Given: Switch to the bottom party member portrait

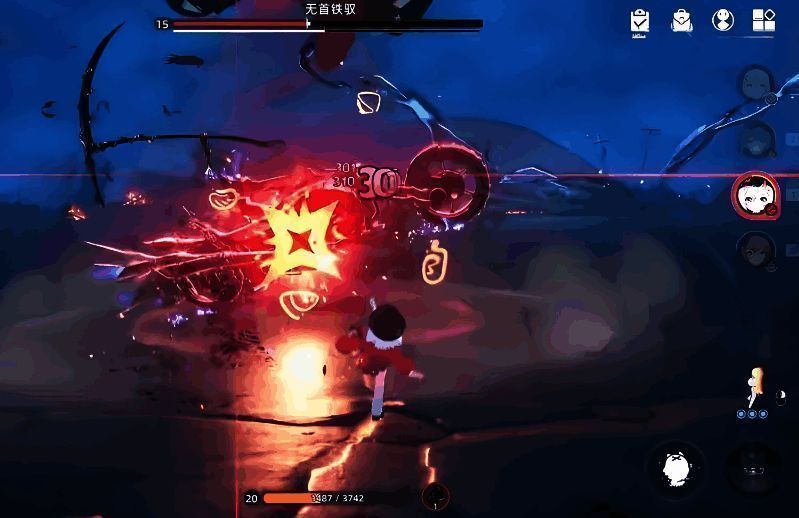Looking at the screenshot, I should [756, 248].
